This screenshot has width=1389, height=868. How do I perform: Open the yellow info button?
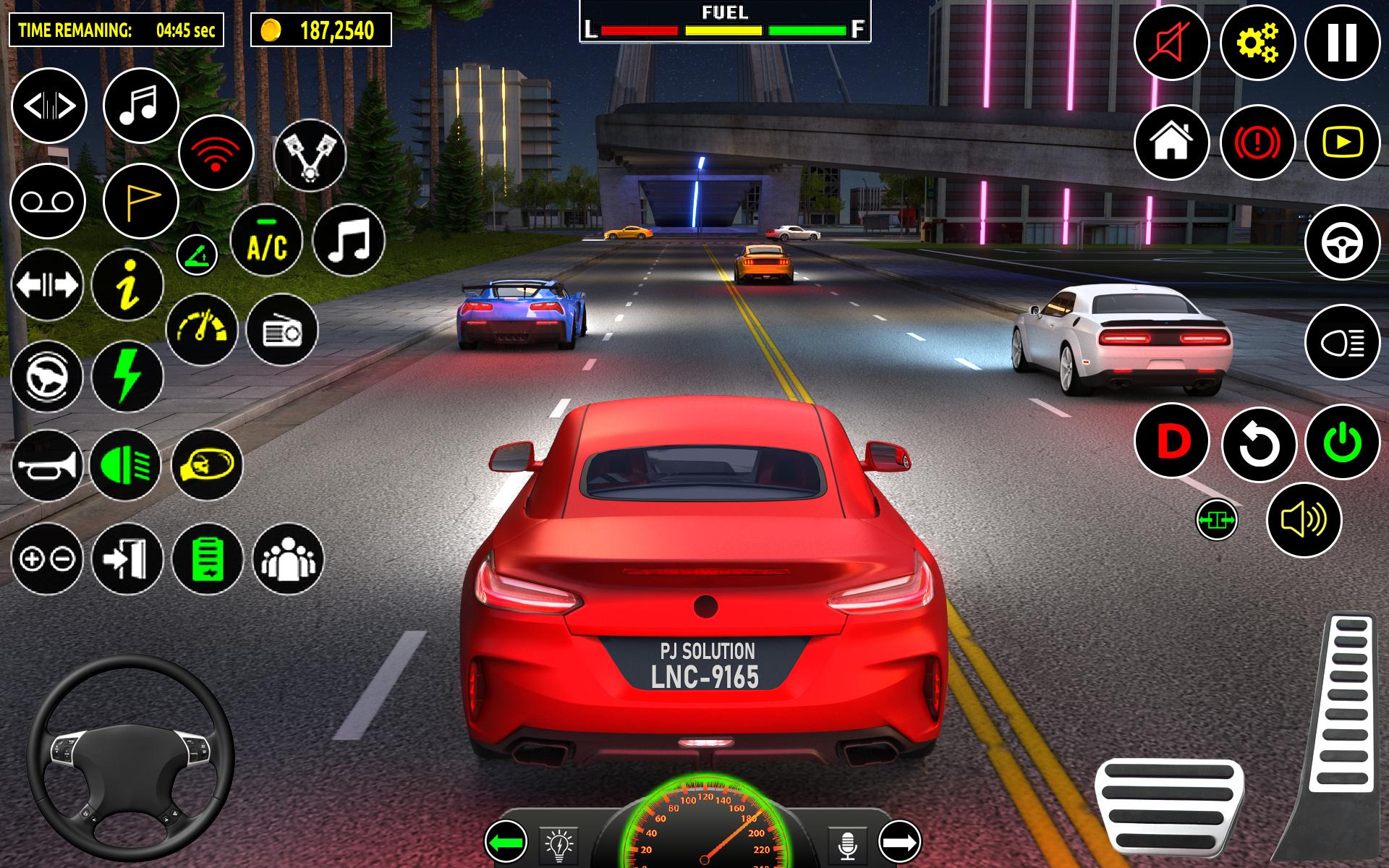[128, 285]
